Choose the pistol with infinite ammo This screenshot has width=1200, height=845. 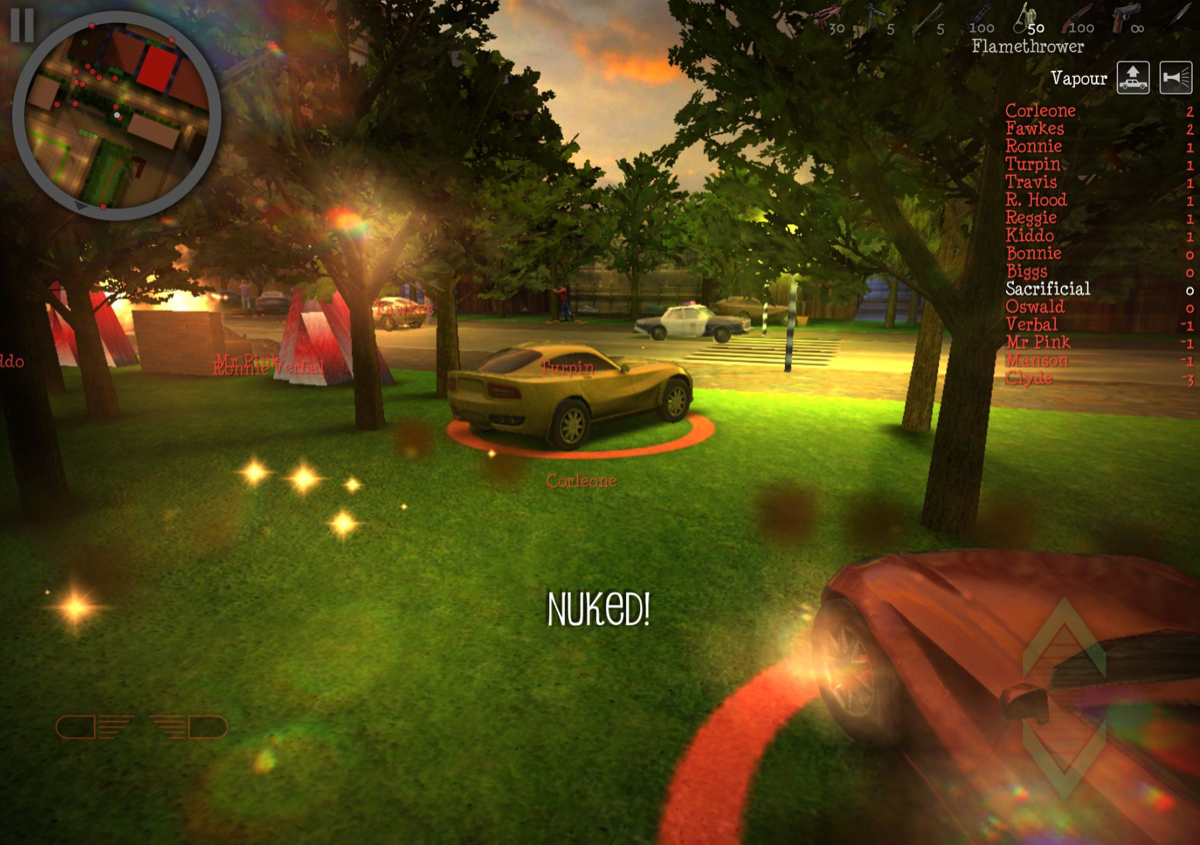1127,16
